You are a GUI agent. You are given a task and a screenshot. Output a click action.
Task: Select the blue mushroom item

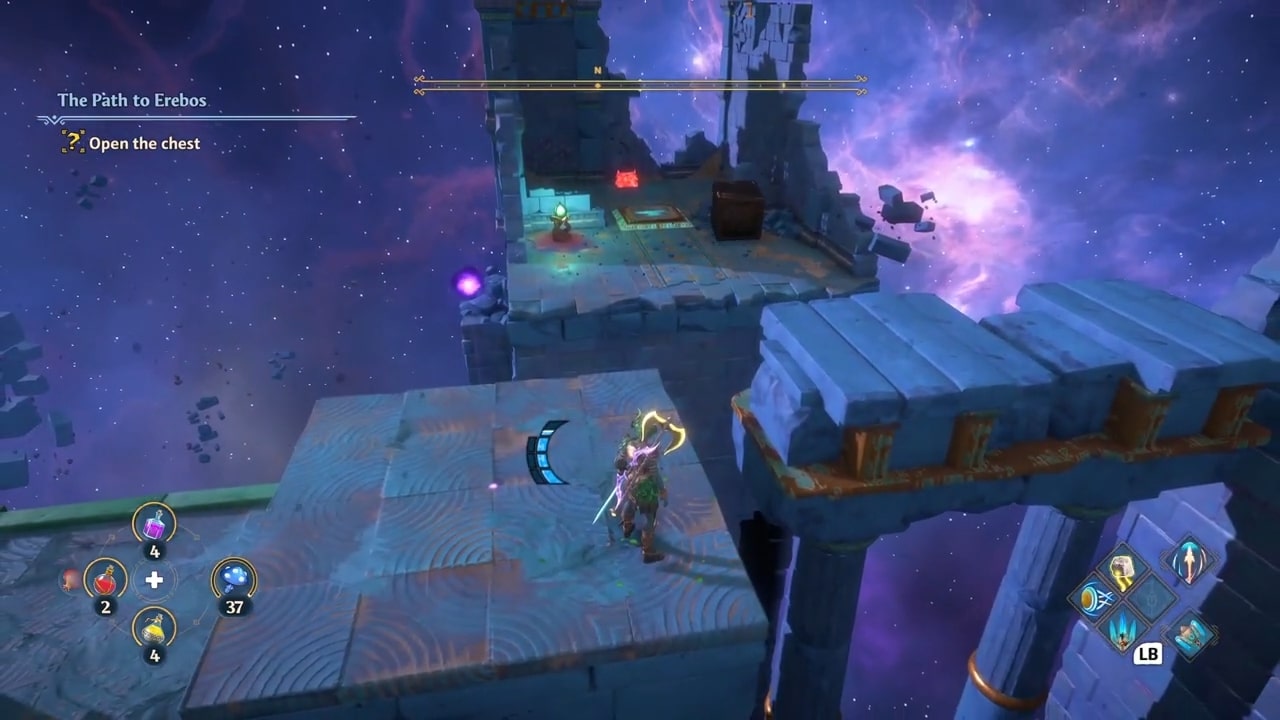click(234, 579)
